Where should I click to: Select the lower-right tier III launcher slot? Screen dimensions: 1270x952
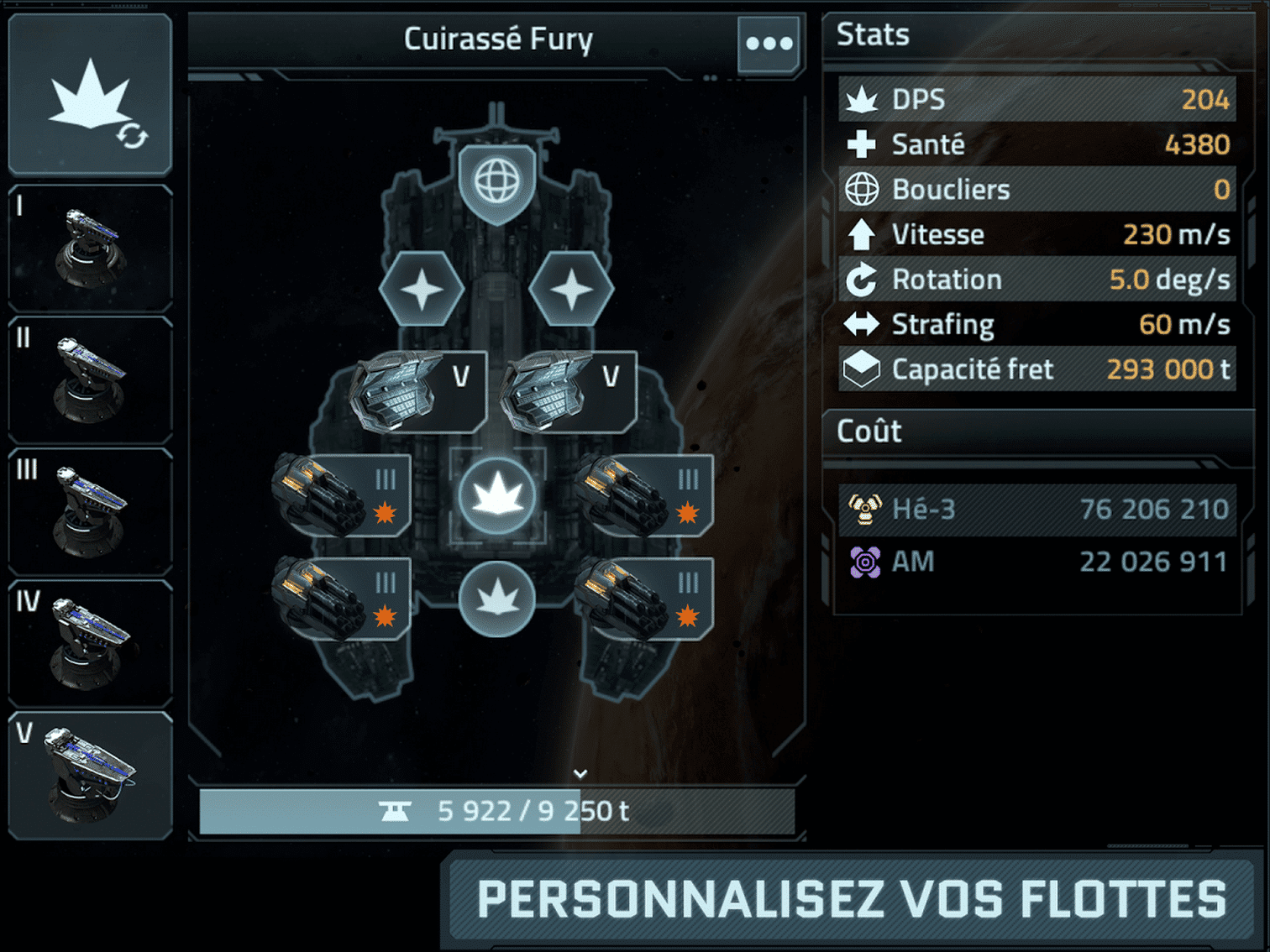pyautogui.click(x=645, y=599)
